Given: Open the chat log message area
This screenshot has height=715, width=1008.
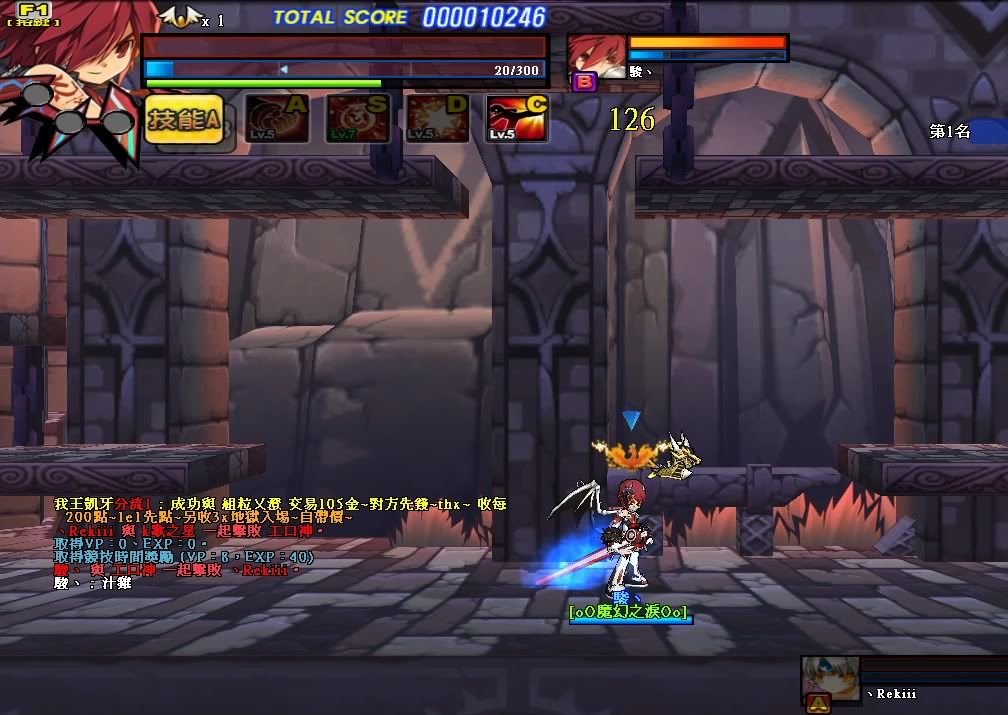Looking at the screenshot, I should (x=280, y=543).
